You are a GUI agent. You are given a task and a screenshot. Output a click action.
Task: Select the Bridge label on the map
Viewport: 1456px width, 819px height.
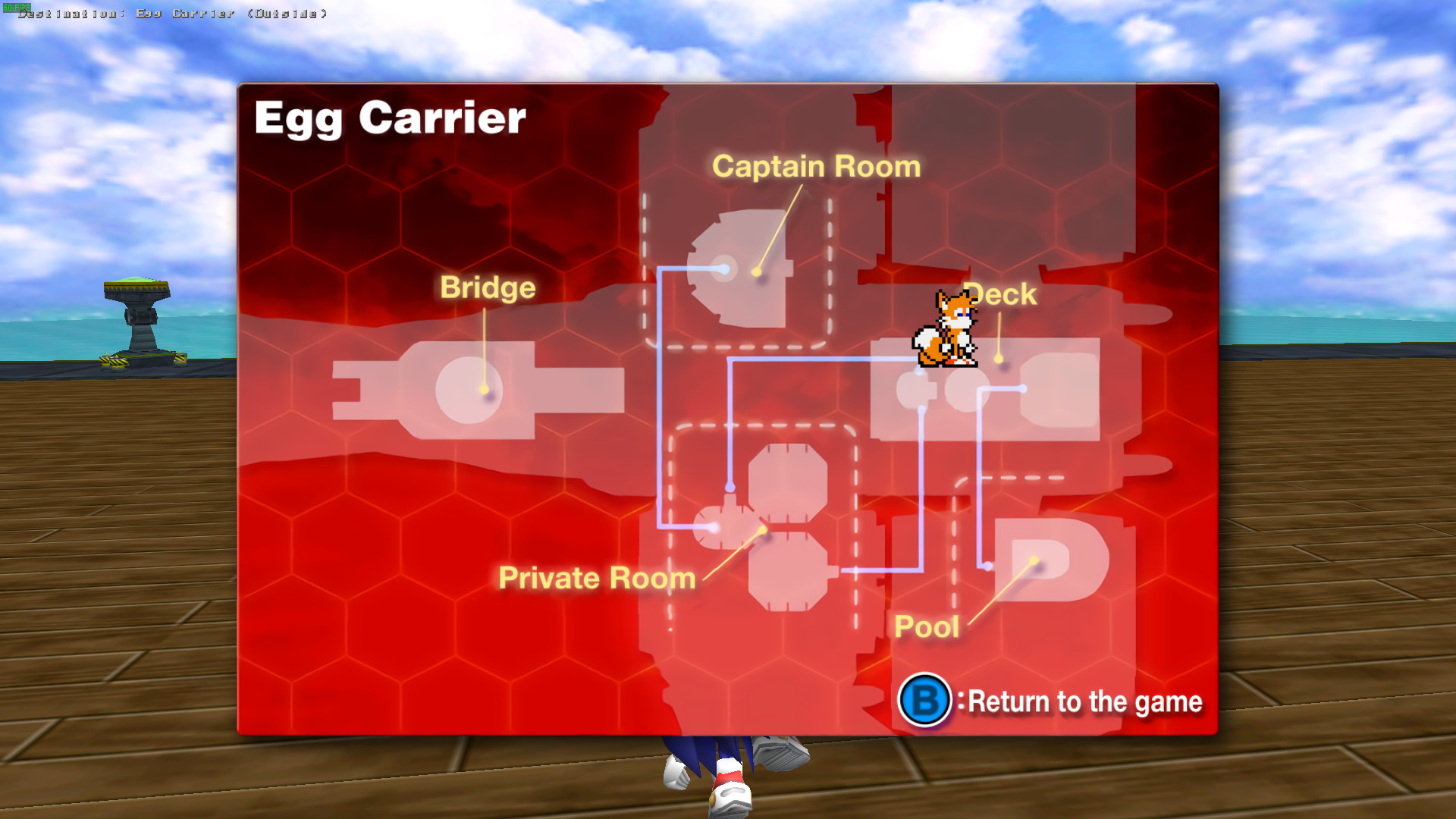click(x=488, y=287)
